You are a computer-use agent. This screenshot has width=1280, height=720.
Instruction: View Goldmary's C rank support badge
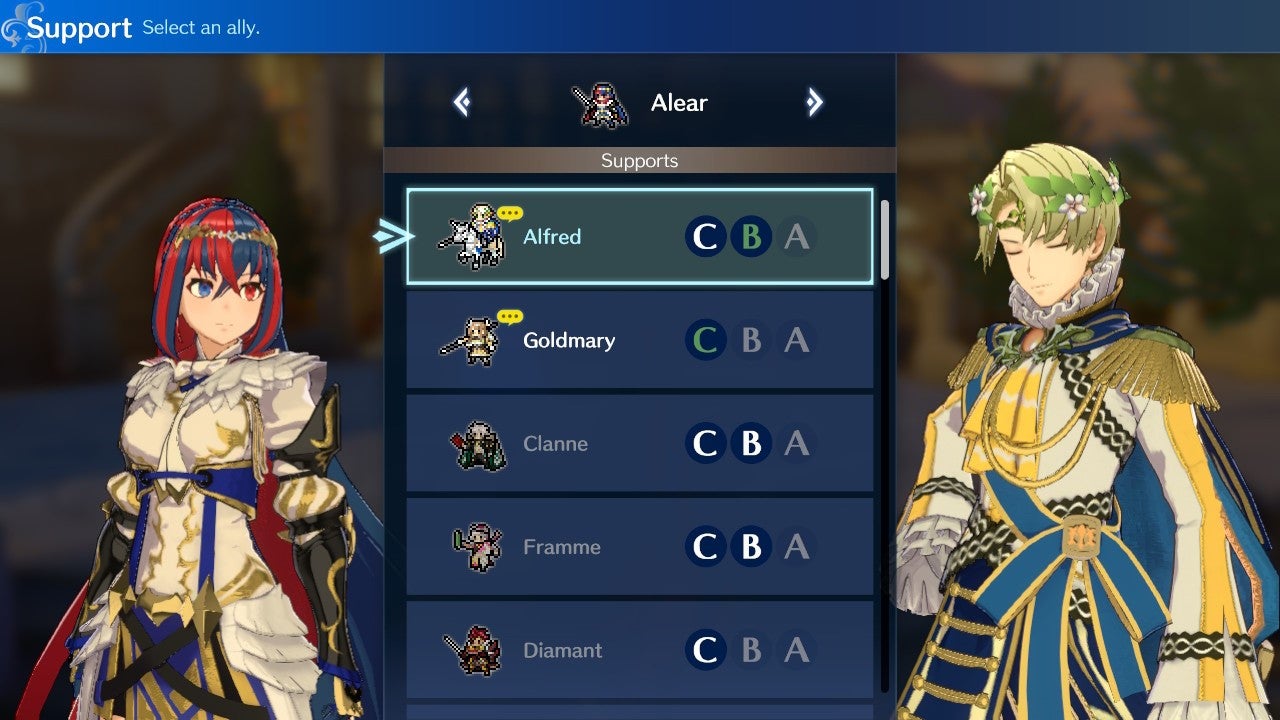click(x=705, y=340)
